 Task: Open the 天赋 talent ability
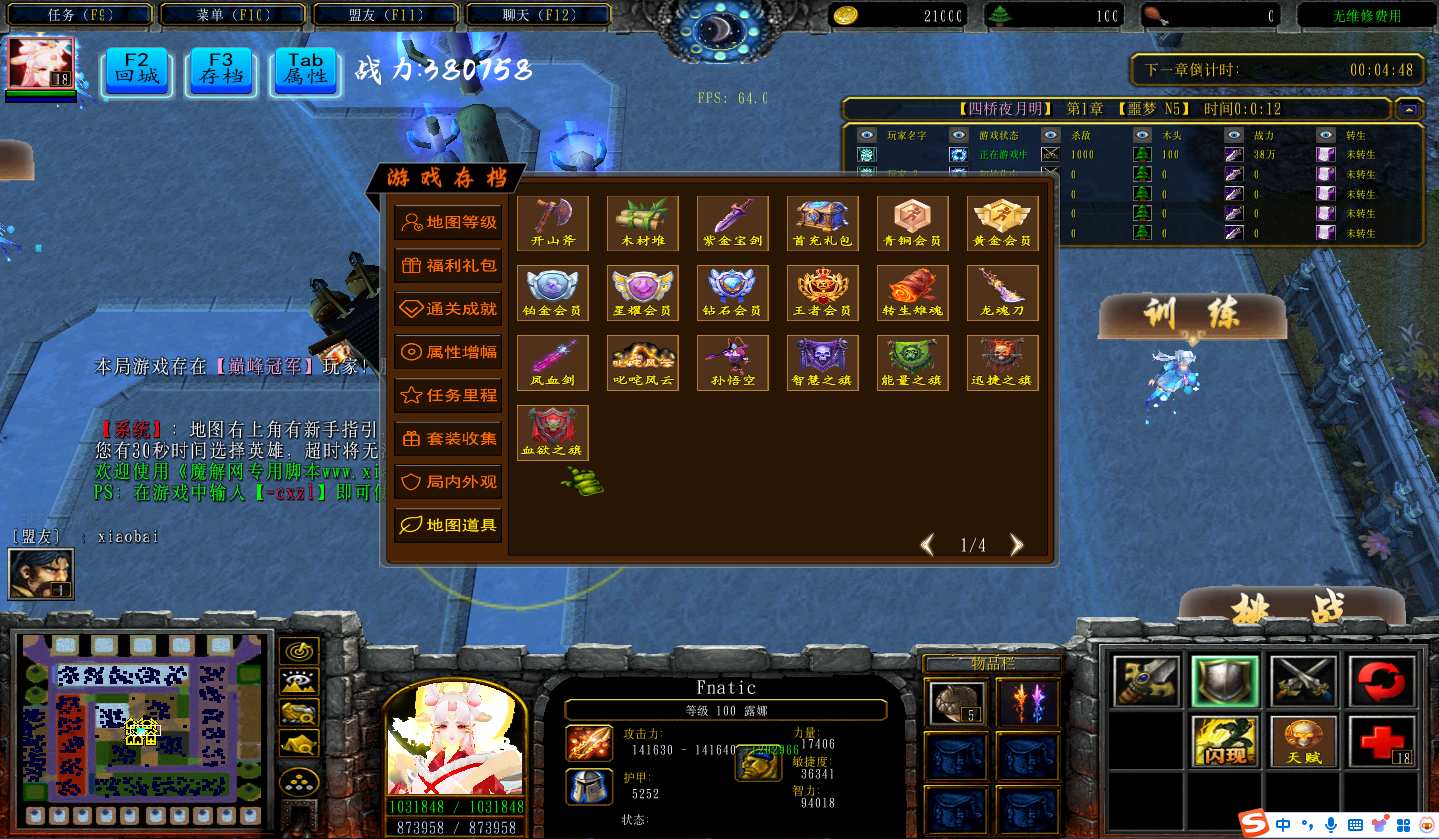[1304, 742]
